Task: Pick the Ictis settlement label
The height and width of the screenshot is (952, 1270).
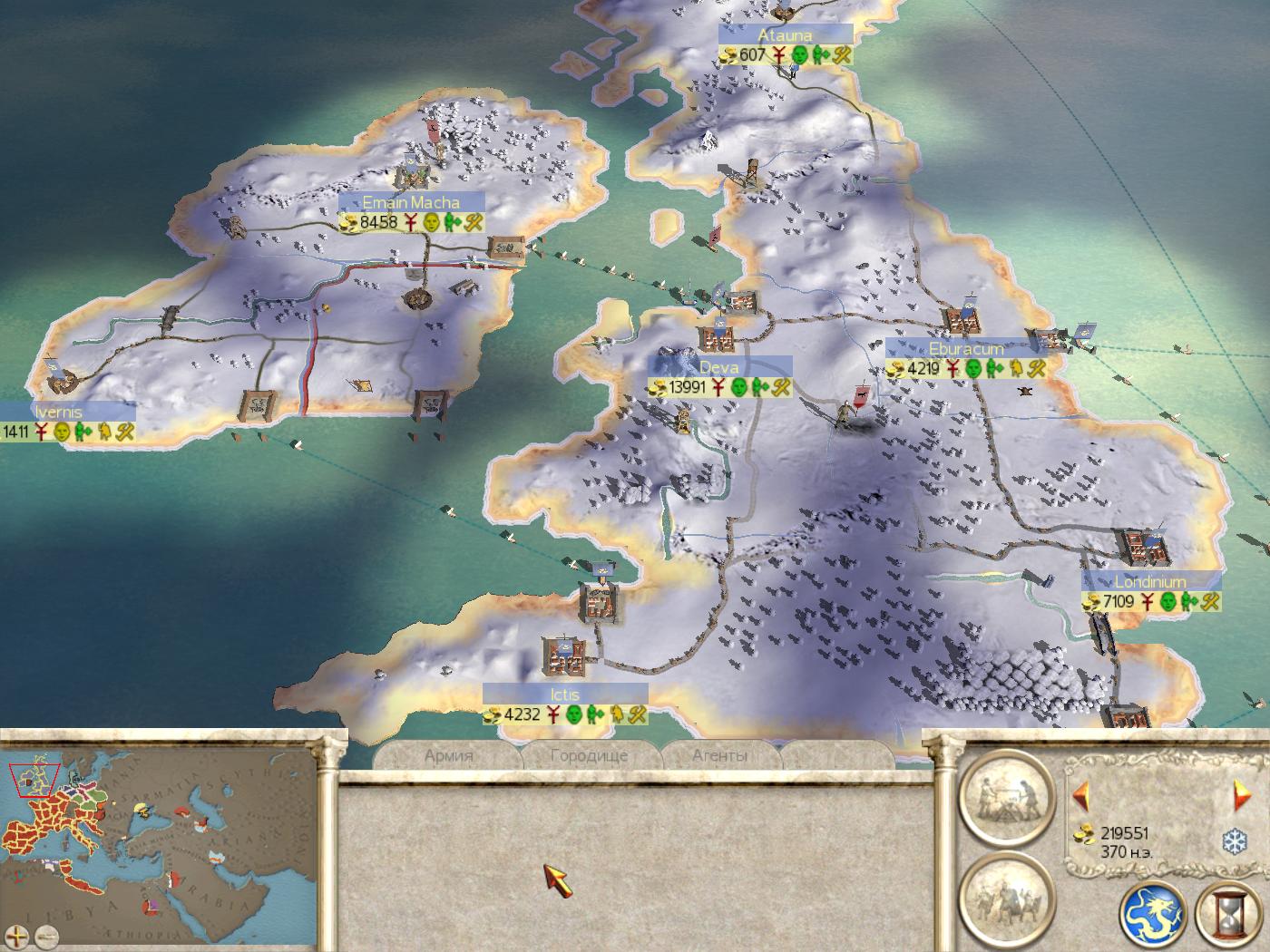Action: tap(564, 695)
